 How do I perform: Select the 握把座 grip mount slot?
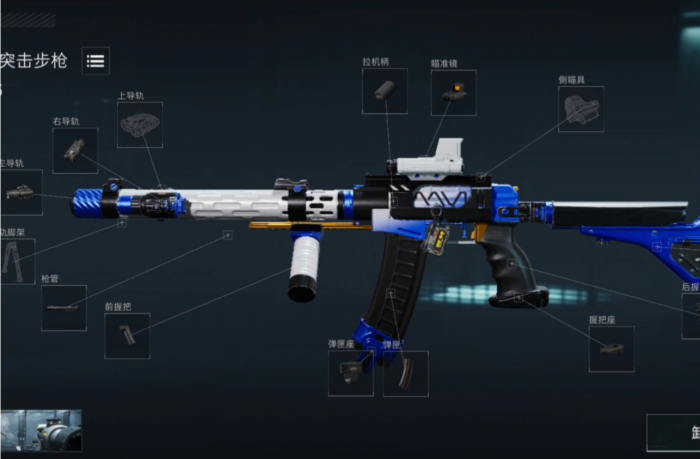[611, 349]
